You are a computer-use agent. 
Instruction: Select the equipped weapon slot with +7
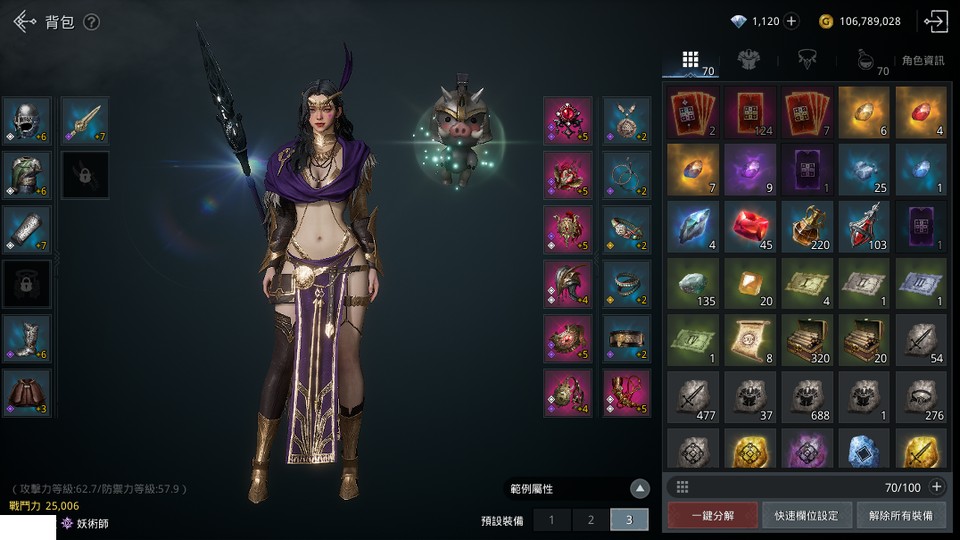86,121
